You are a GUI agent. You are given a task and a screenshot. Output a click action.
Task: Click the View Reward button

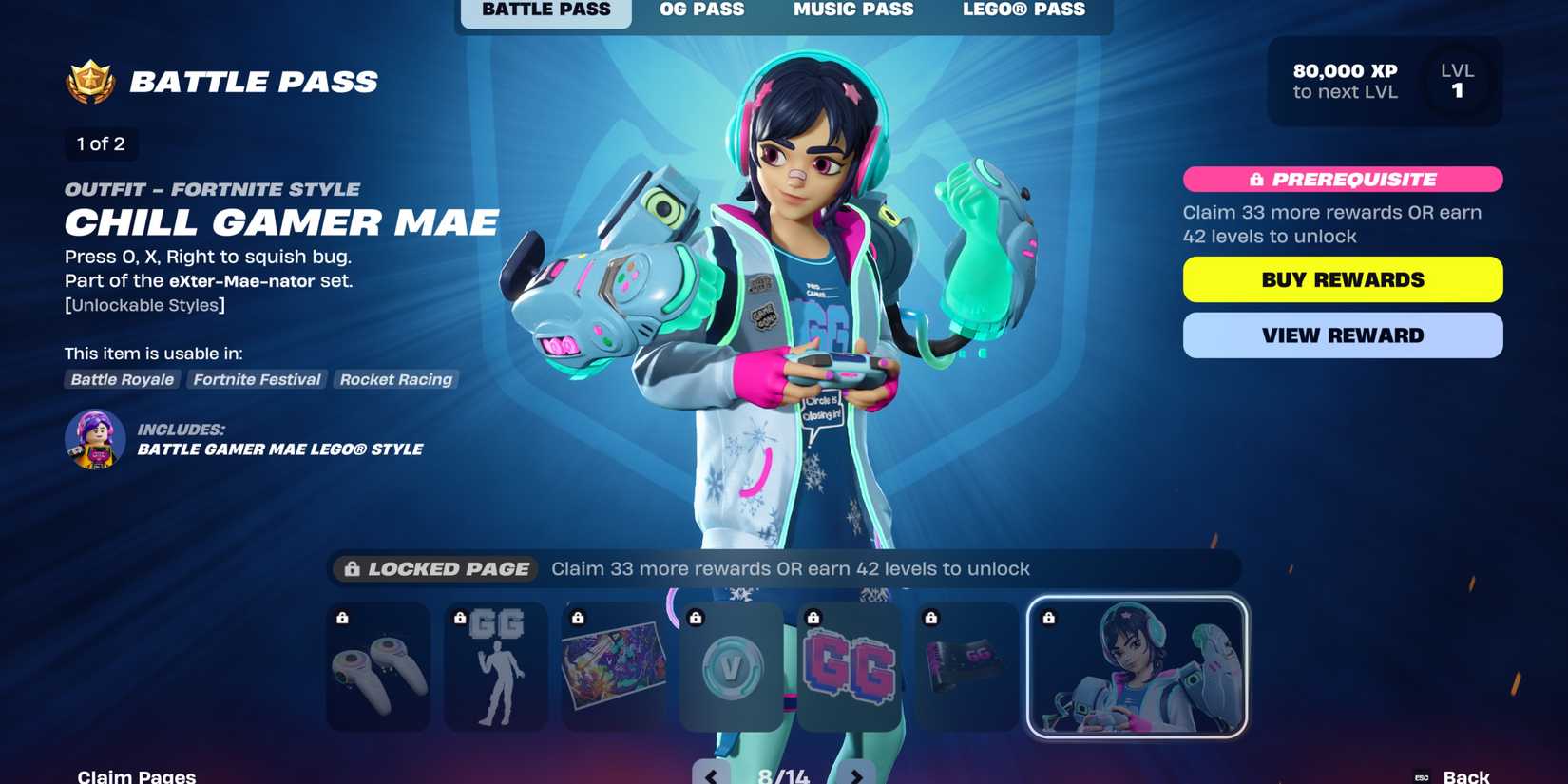click(x=1342, y=335)
